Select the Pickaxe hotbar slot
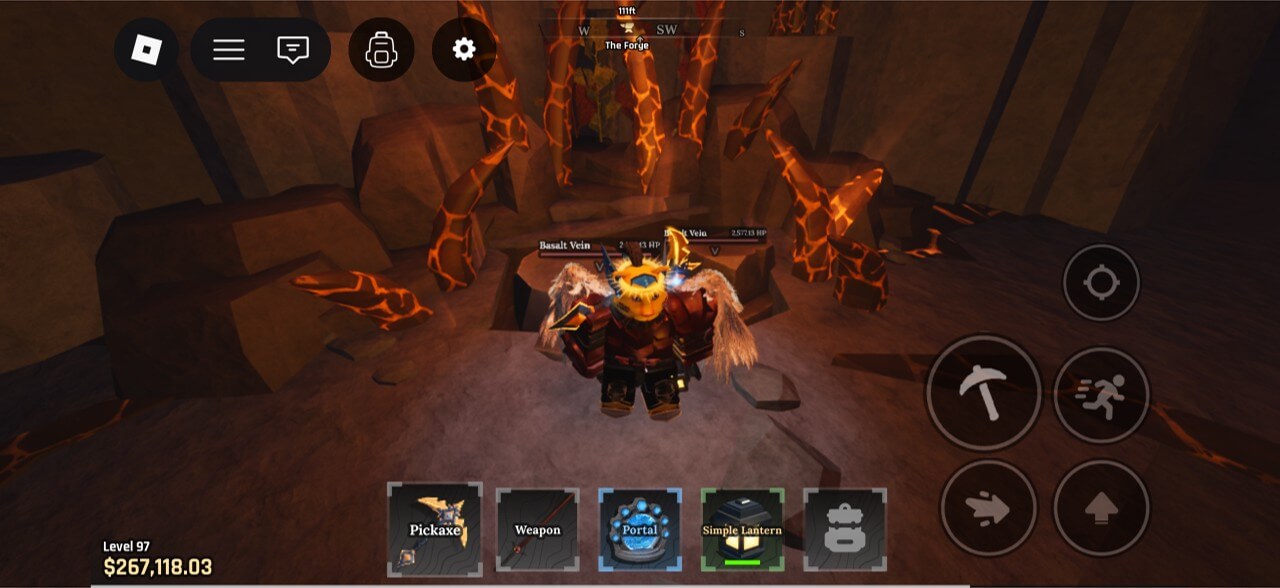1280x588 pixels. pos(435,529)
